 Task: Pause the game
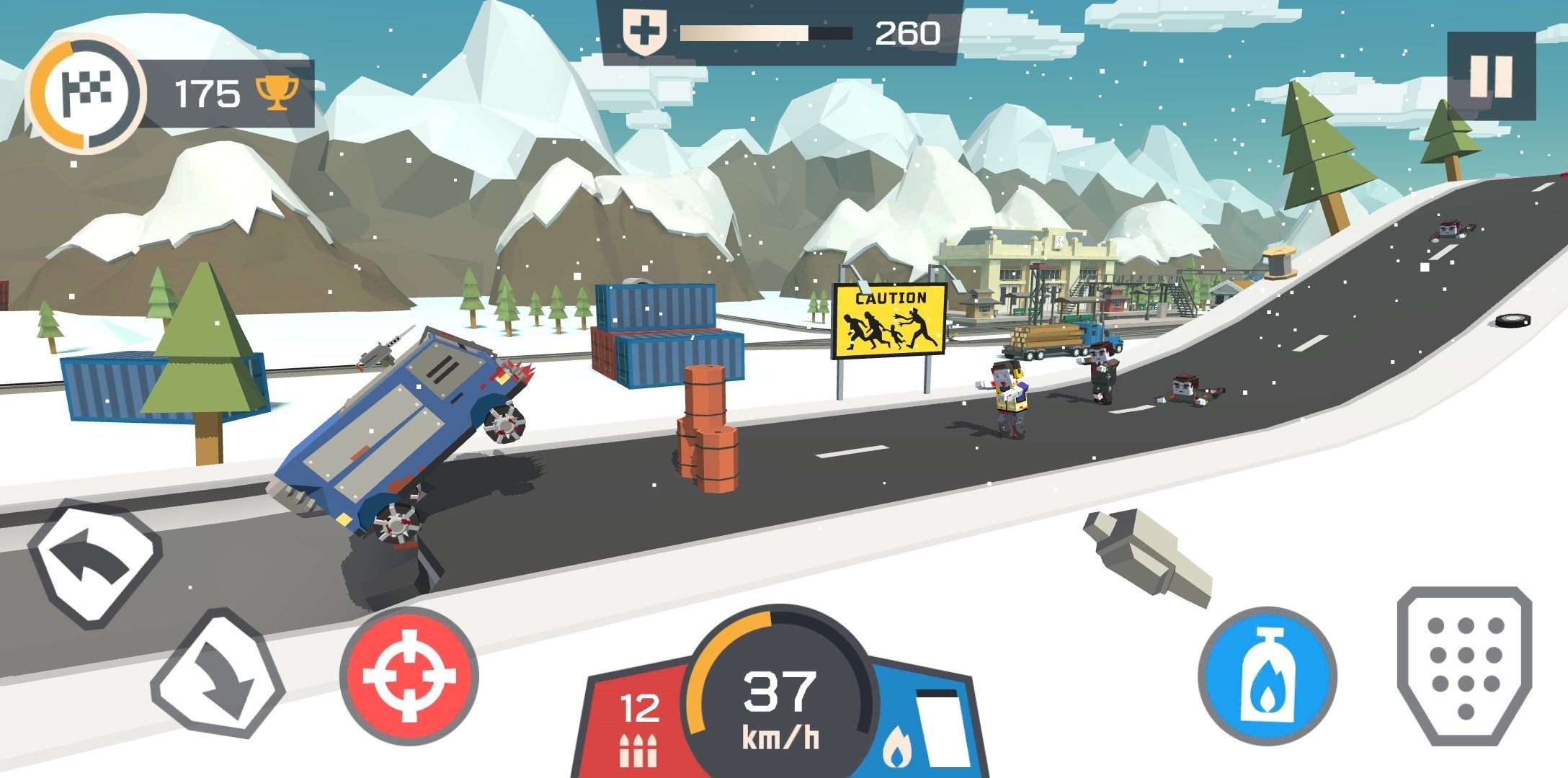(x=1491, y=76)
